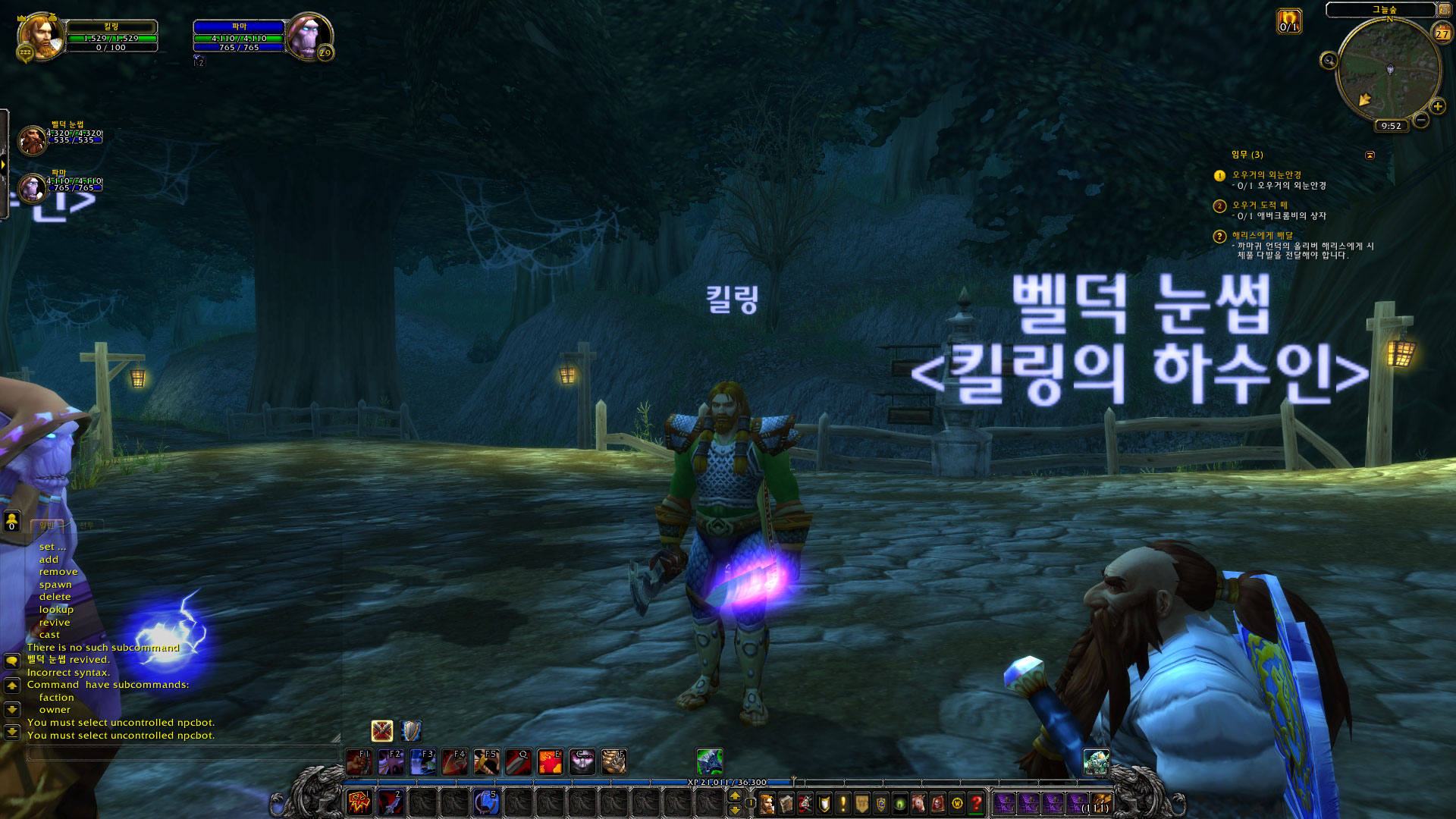The height and width of the screenshot is (819, 1456).
Task: Switch to the 일반 chat tab
Action: click(x=45, y=525)
